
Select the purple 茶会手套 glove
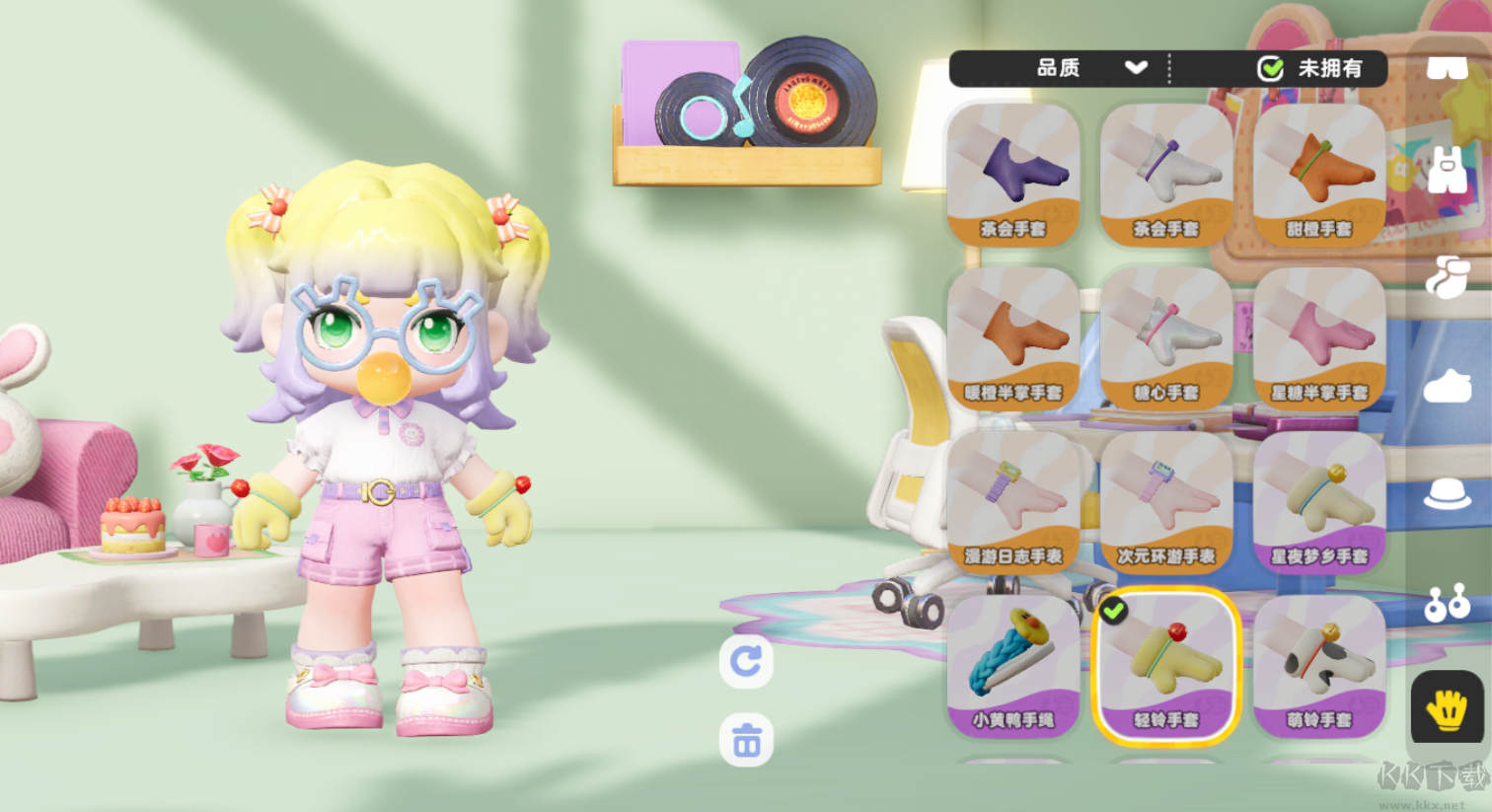point(1013,175)
